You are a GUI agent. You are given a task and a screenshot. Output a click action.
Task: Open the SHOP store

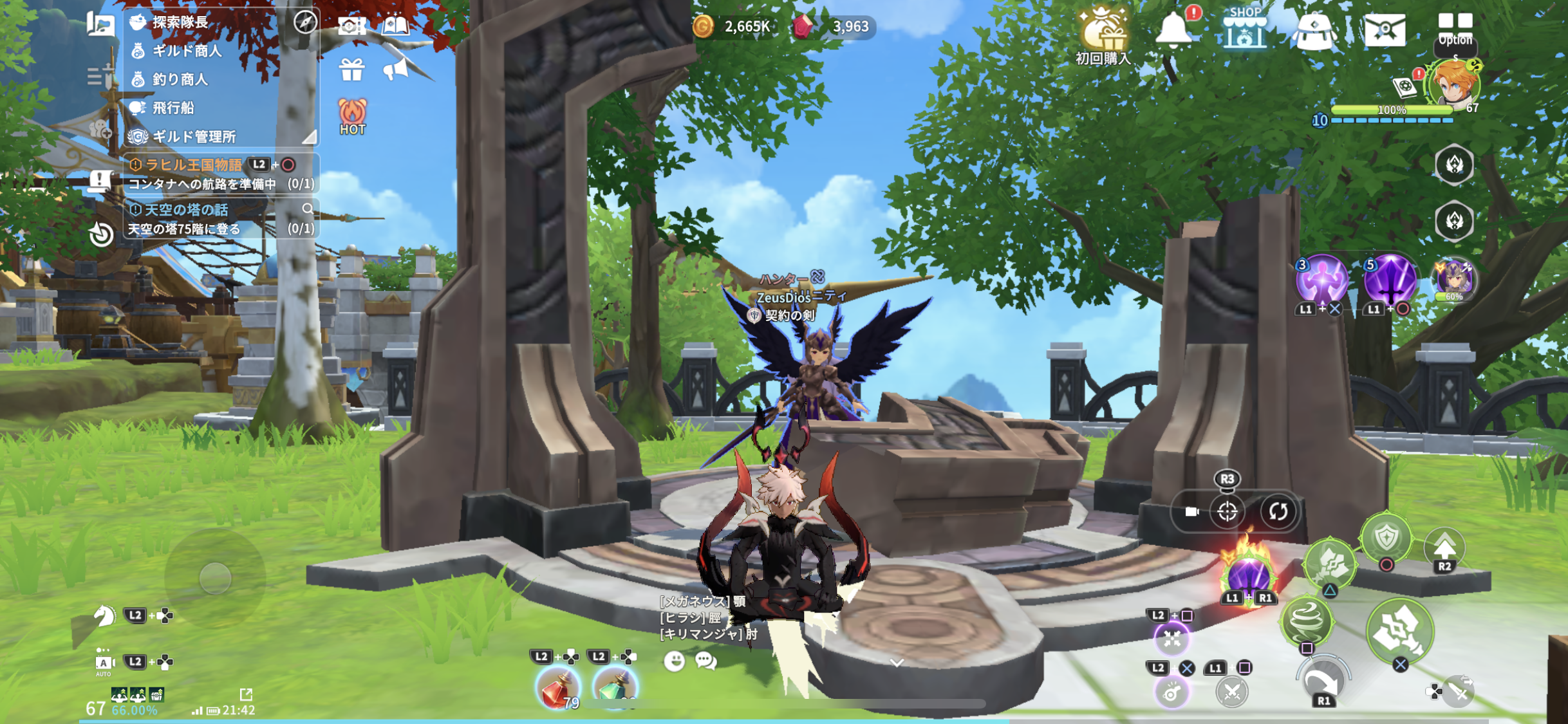(1244, 29)
